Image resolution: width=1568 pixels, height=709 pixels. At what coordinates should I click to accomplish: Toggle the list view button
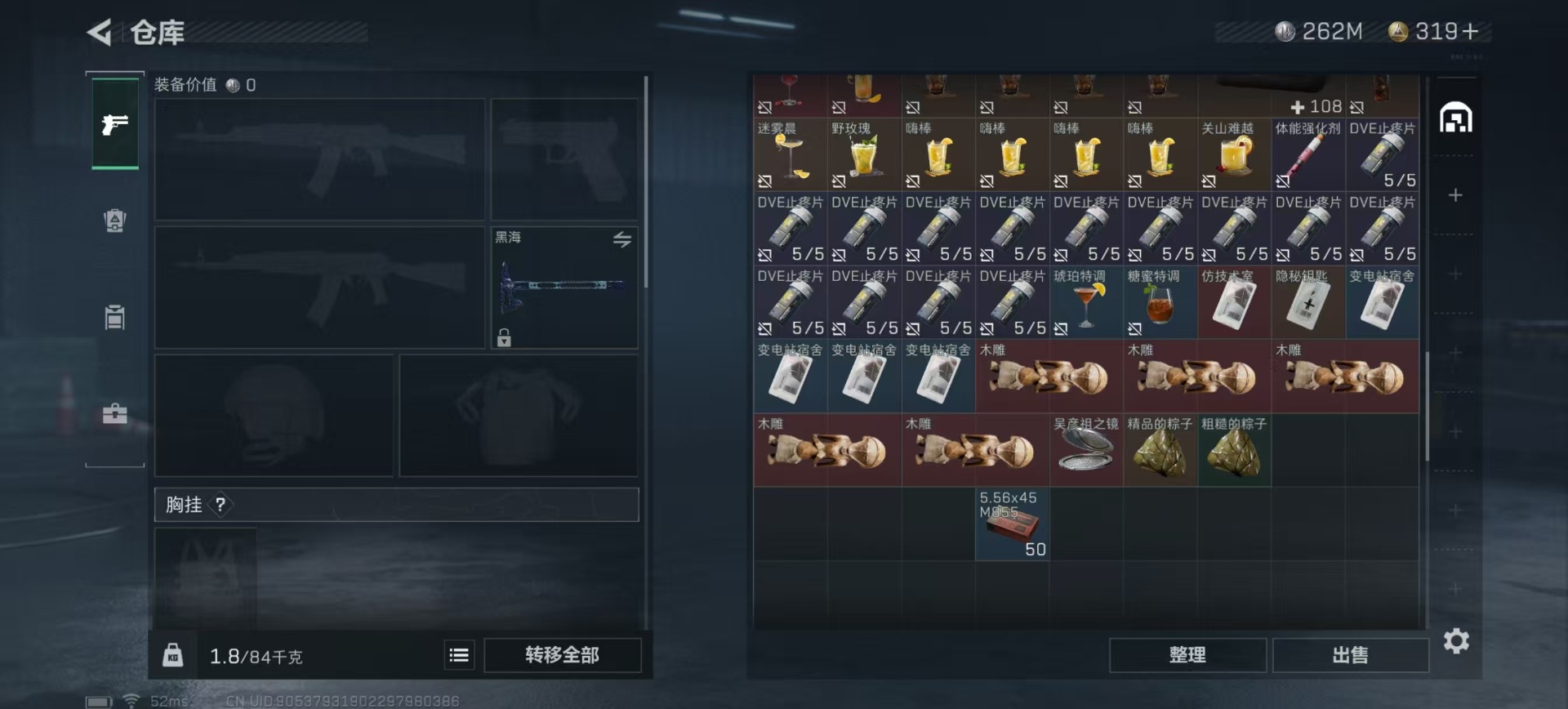(459, 655)
